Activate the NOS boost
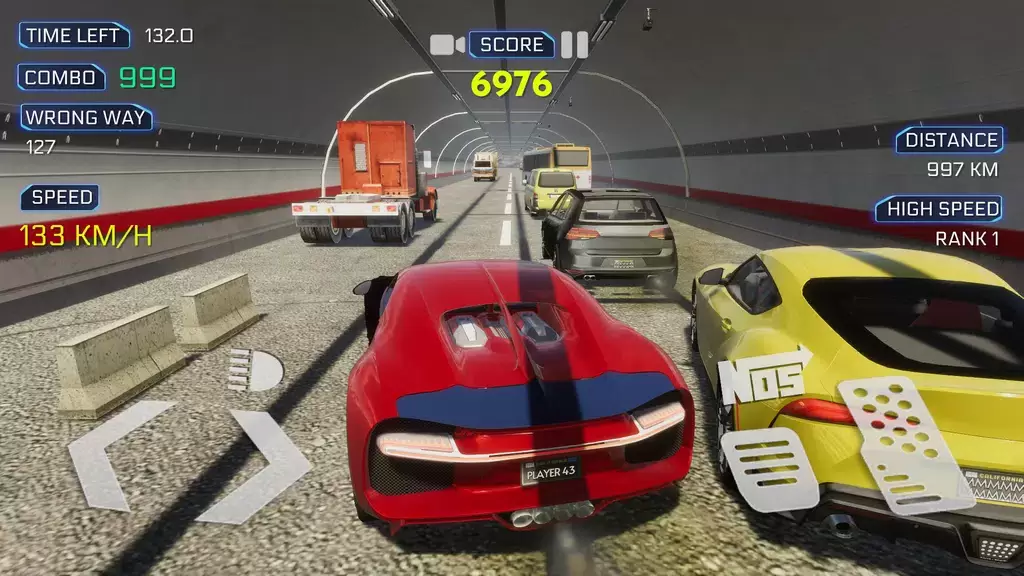The height and width of the screenshot is (576, 1024). pyautogui.click(x=764, y=376)
